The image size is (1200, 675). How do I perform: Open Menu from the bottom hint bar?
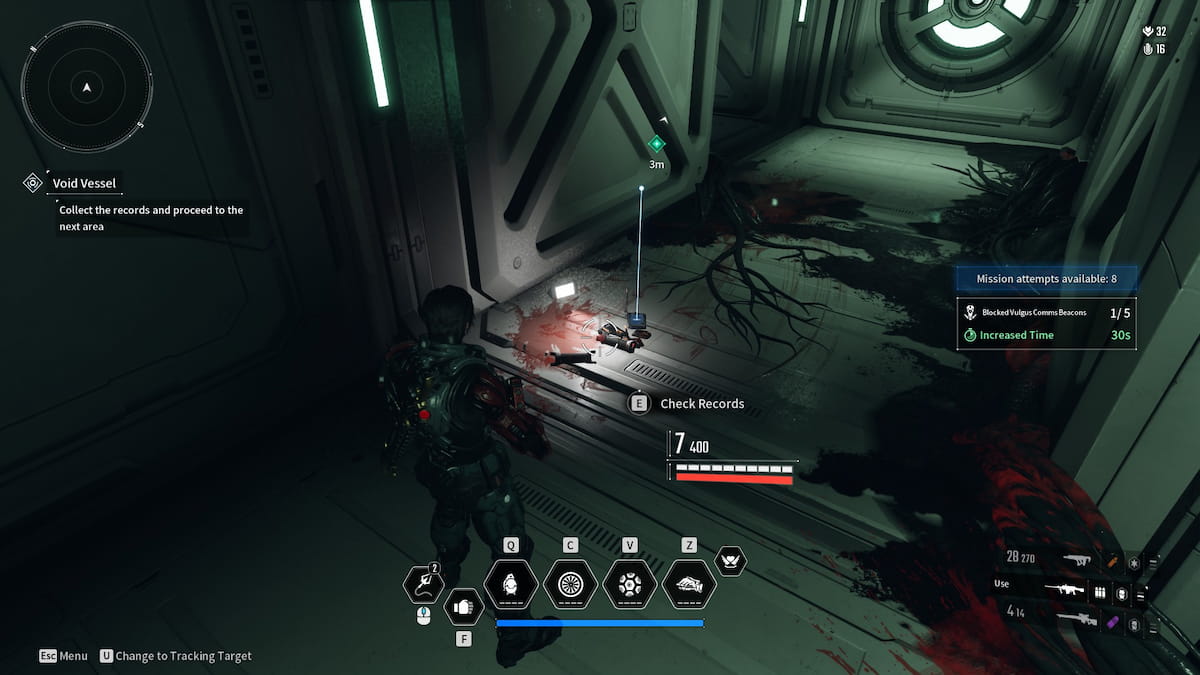pos(63,656)
